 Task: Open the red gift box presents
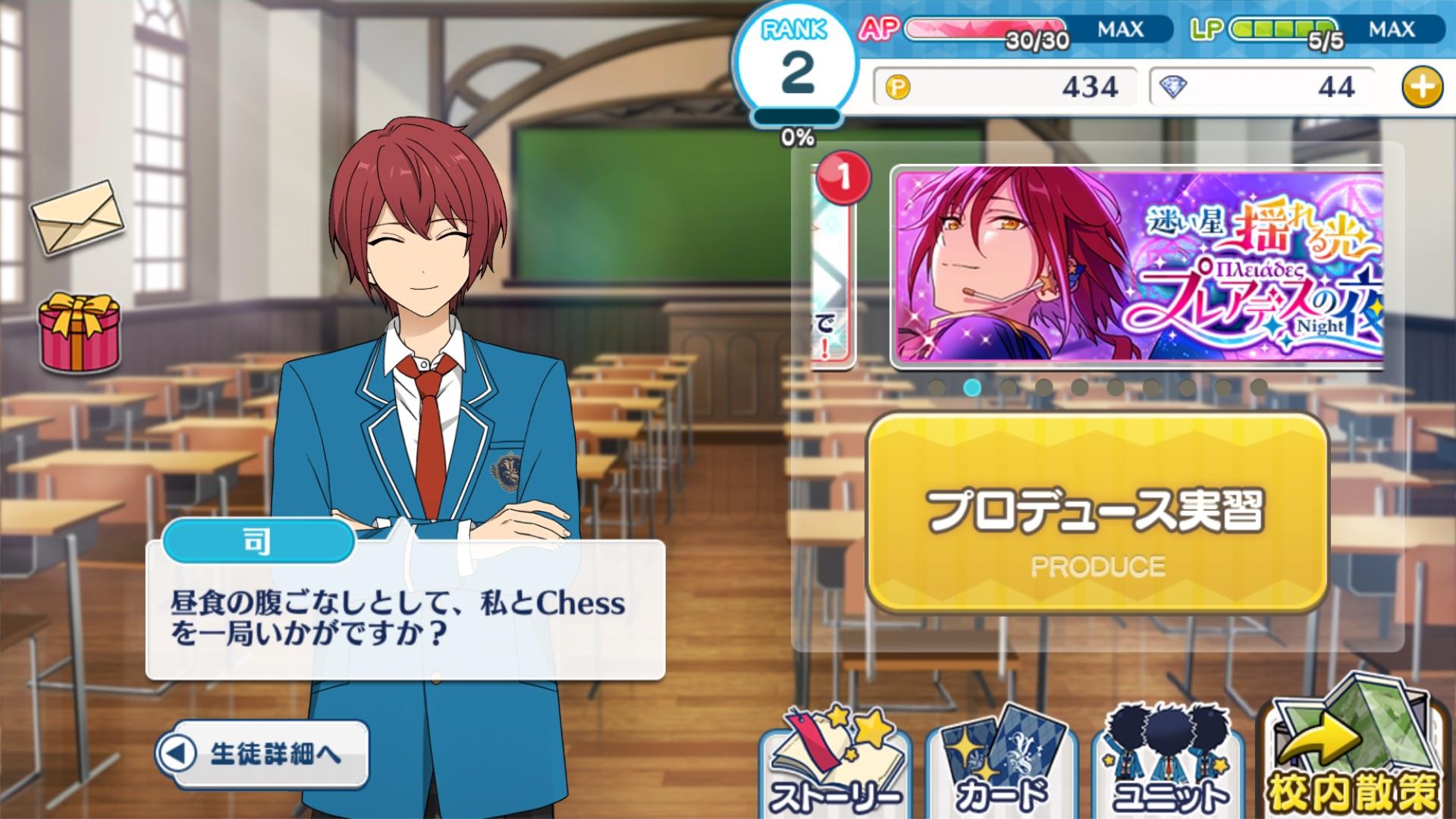tap(80, 334)
